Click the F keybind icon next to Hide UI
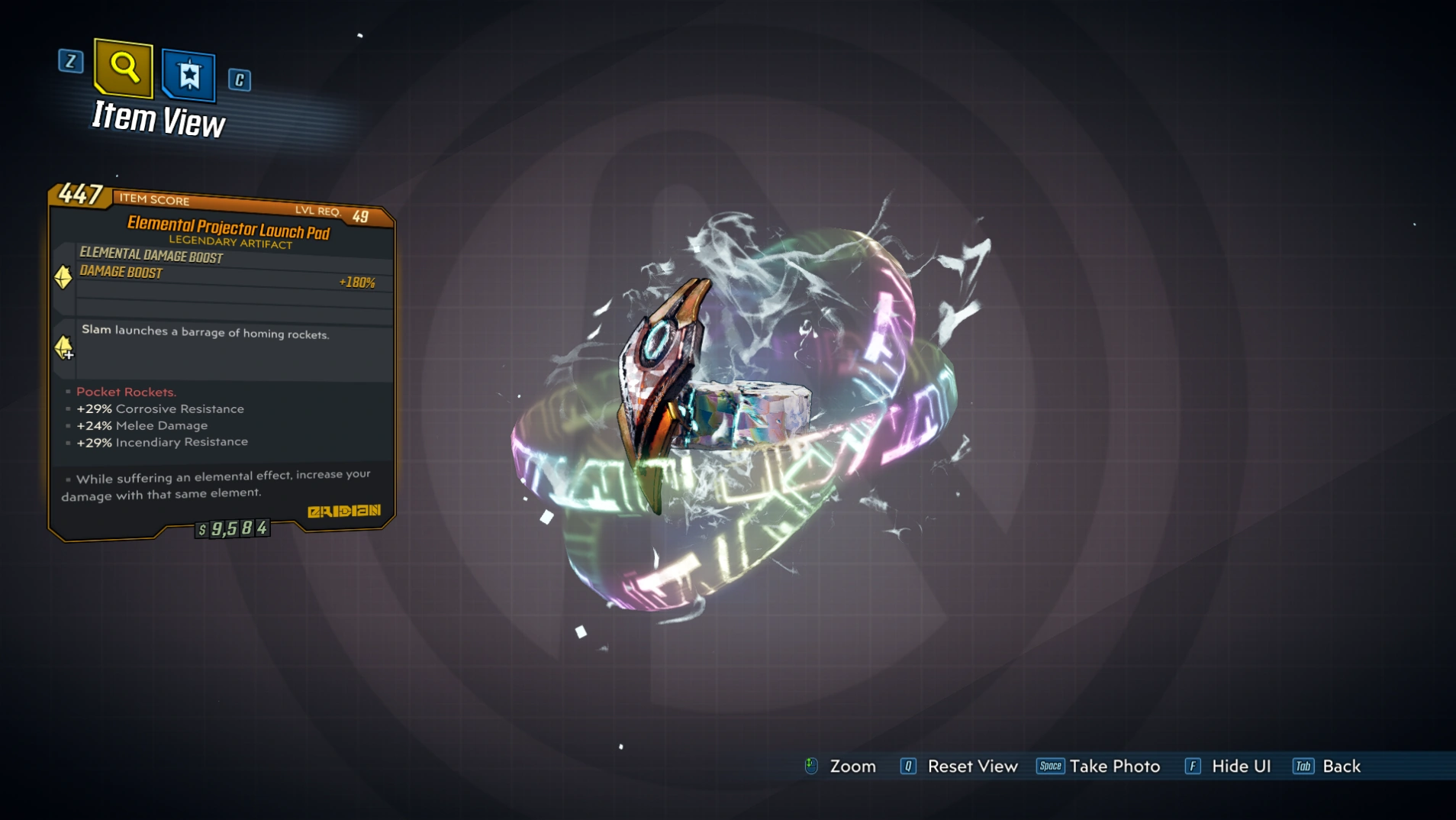 1193,766
